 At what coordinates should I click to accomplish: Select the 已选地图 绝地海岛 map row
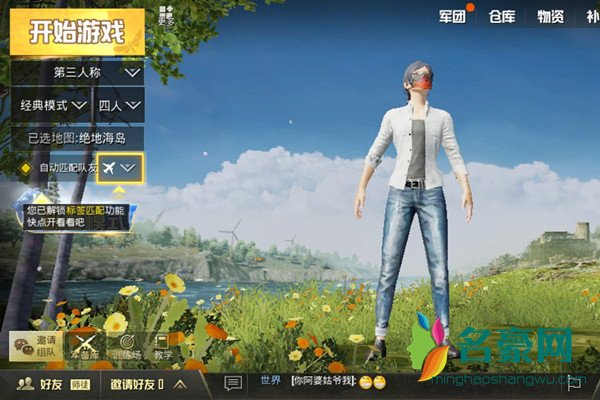click(x=76, y=138)
